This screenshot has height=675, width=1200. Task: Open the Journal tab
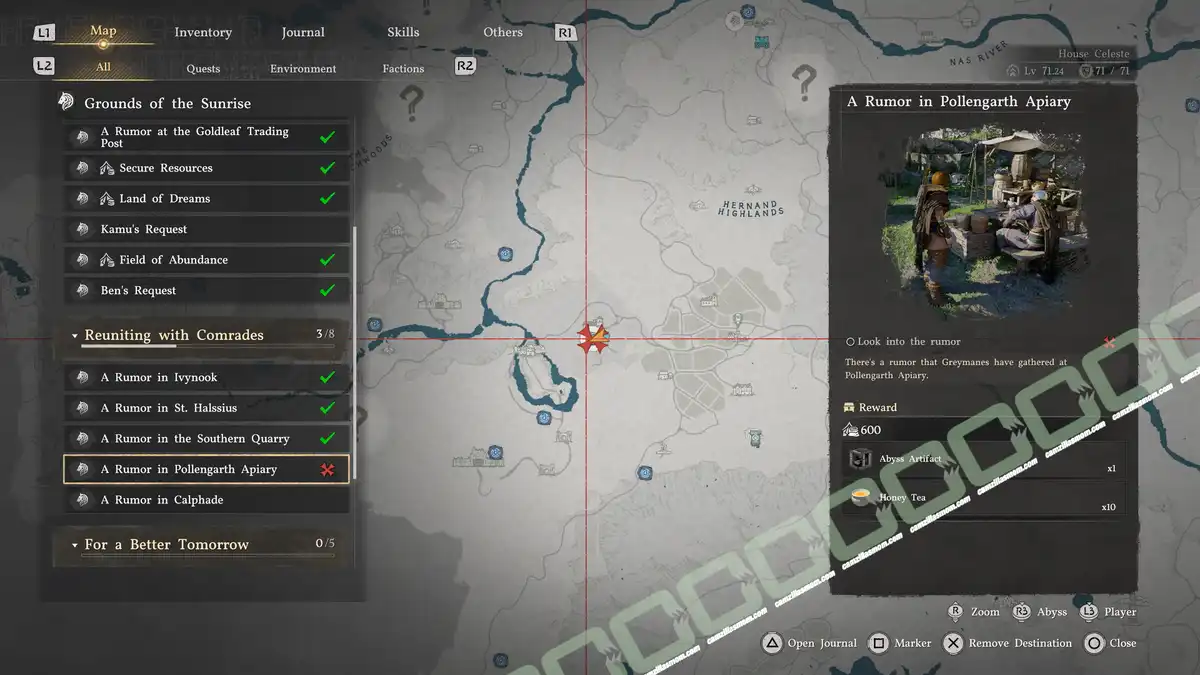point(303,32)
